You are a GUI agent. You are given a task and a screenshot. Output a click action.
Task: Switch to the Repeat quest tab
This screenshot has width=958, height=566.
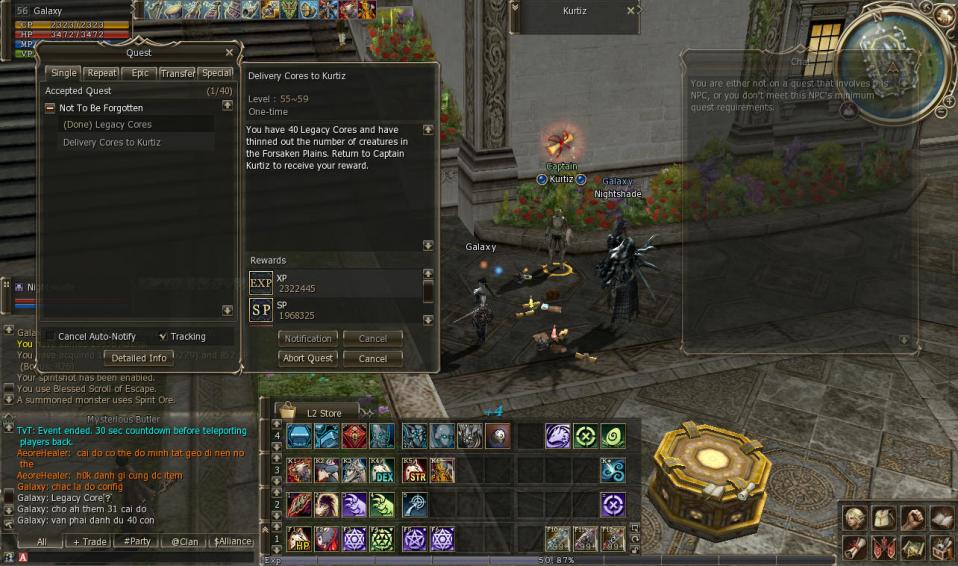click(101, 73)
